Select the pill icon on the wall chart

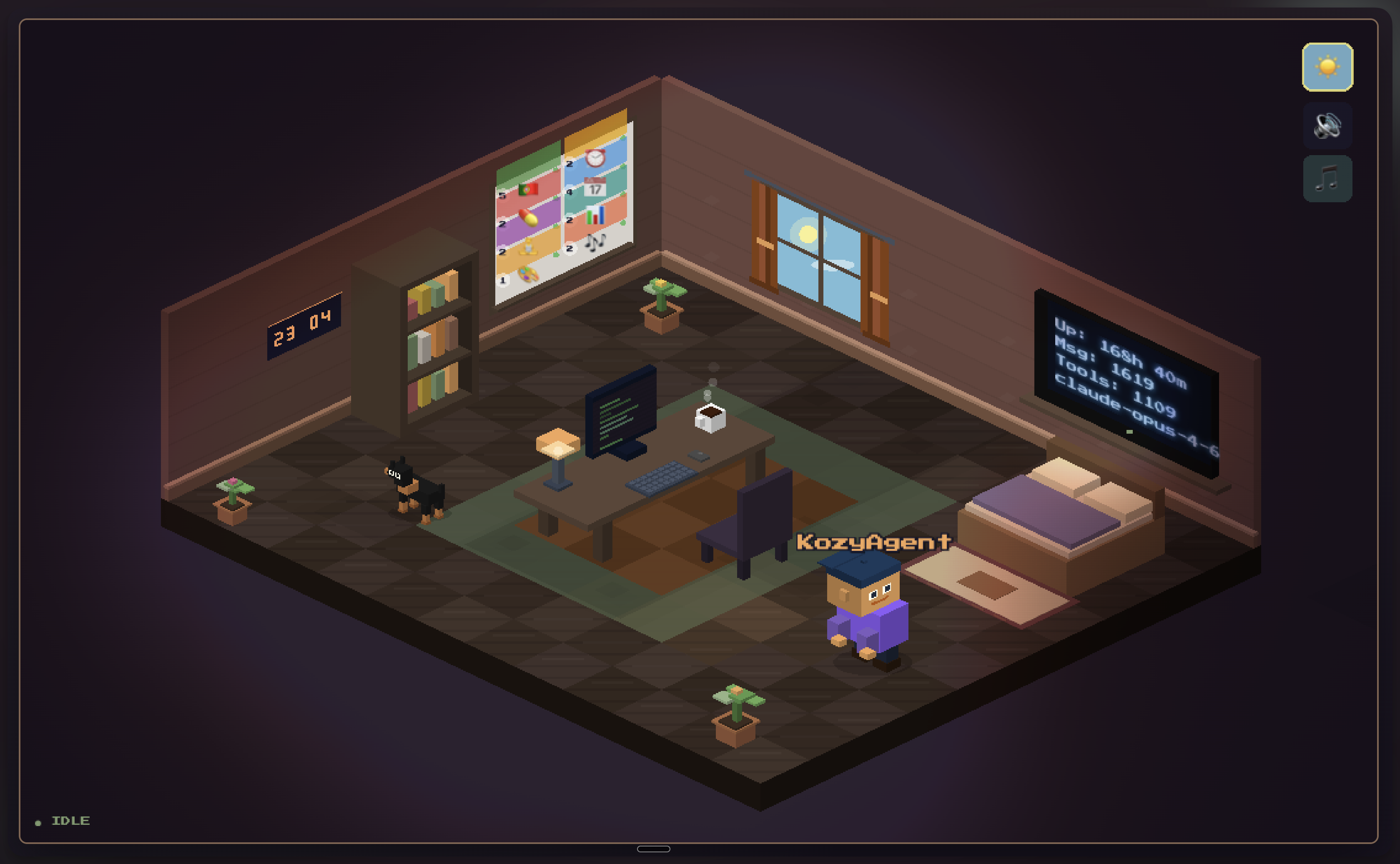(527, 217)
